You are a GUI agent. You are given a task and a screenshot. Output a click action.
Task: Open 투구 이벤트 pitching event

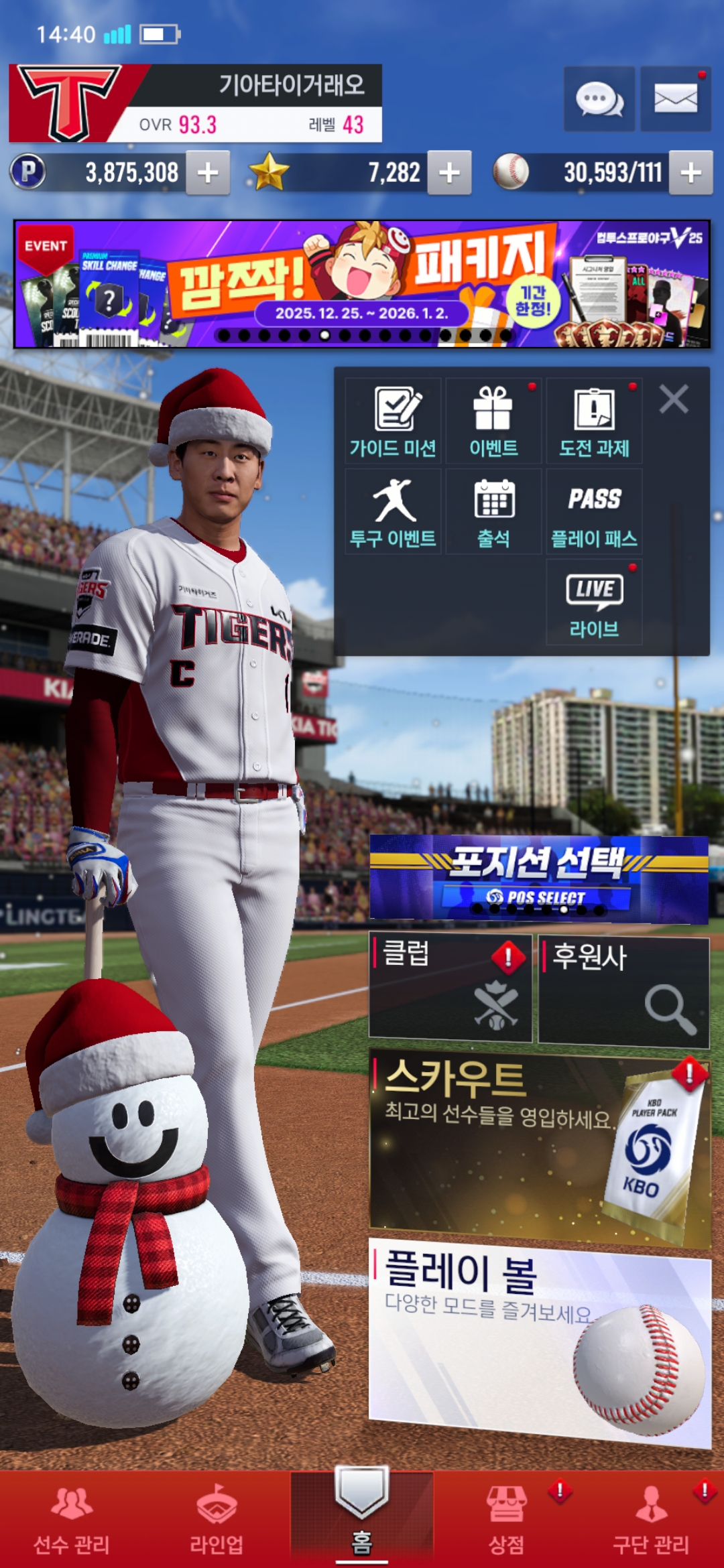(394, 511)
